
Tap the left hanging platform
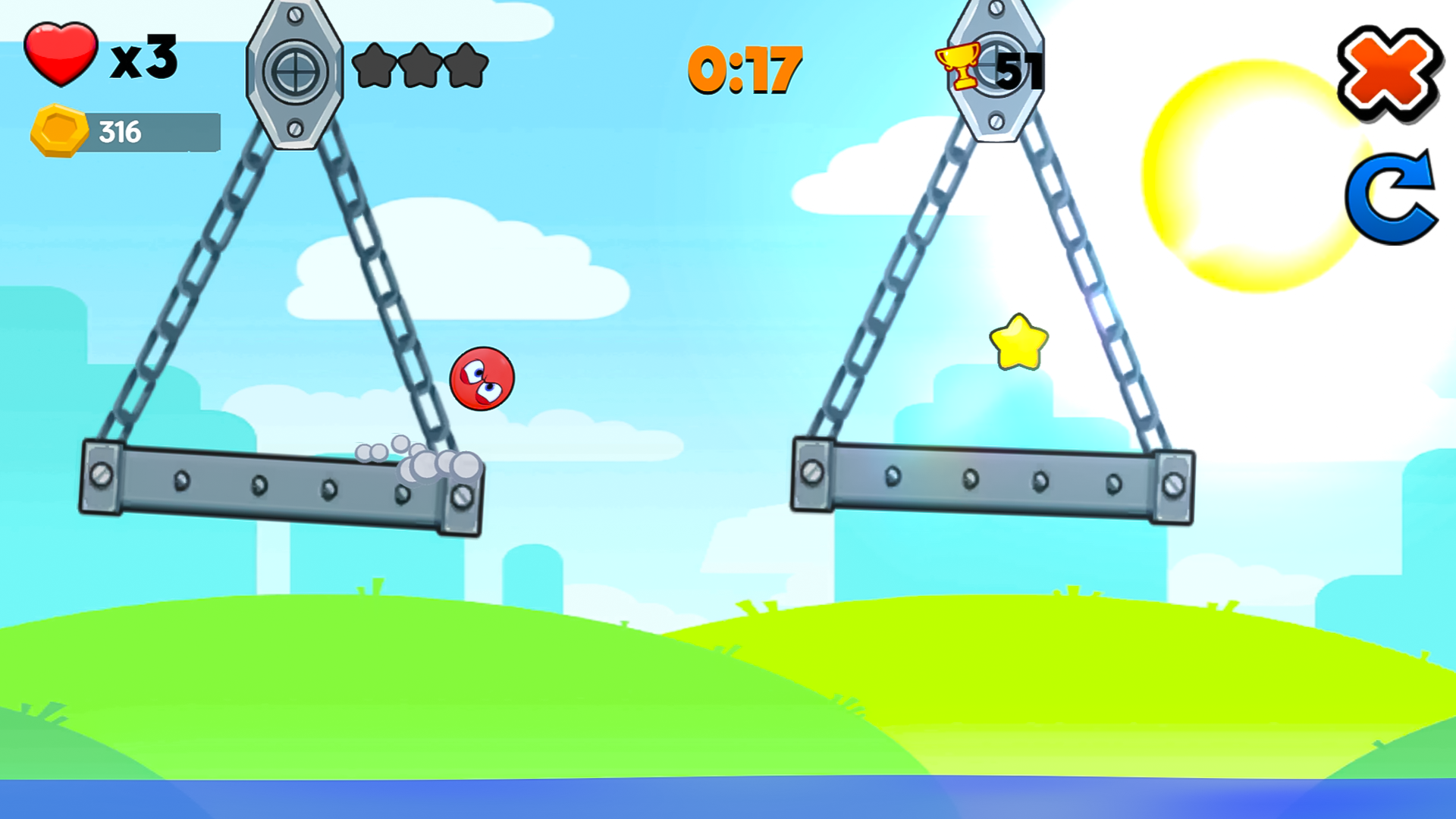(x=281, y=485)
